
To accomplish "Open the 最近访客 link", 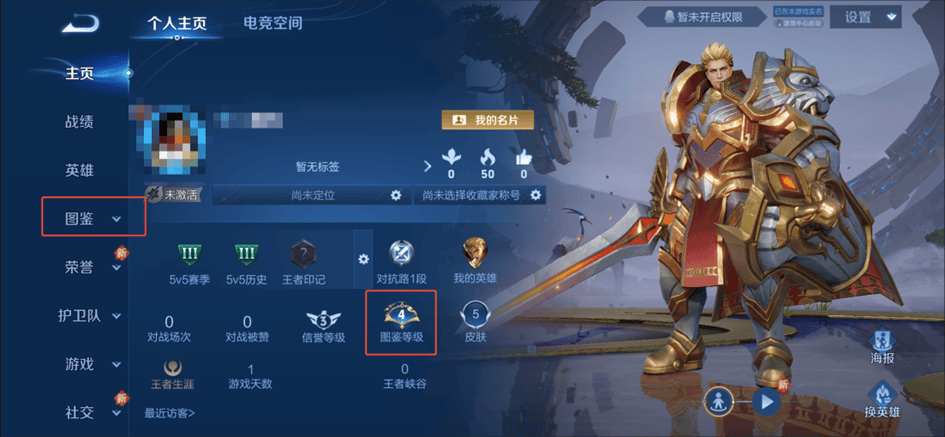I will click(169, 413).
